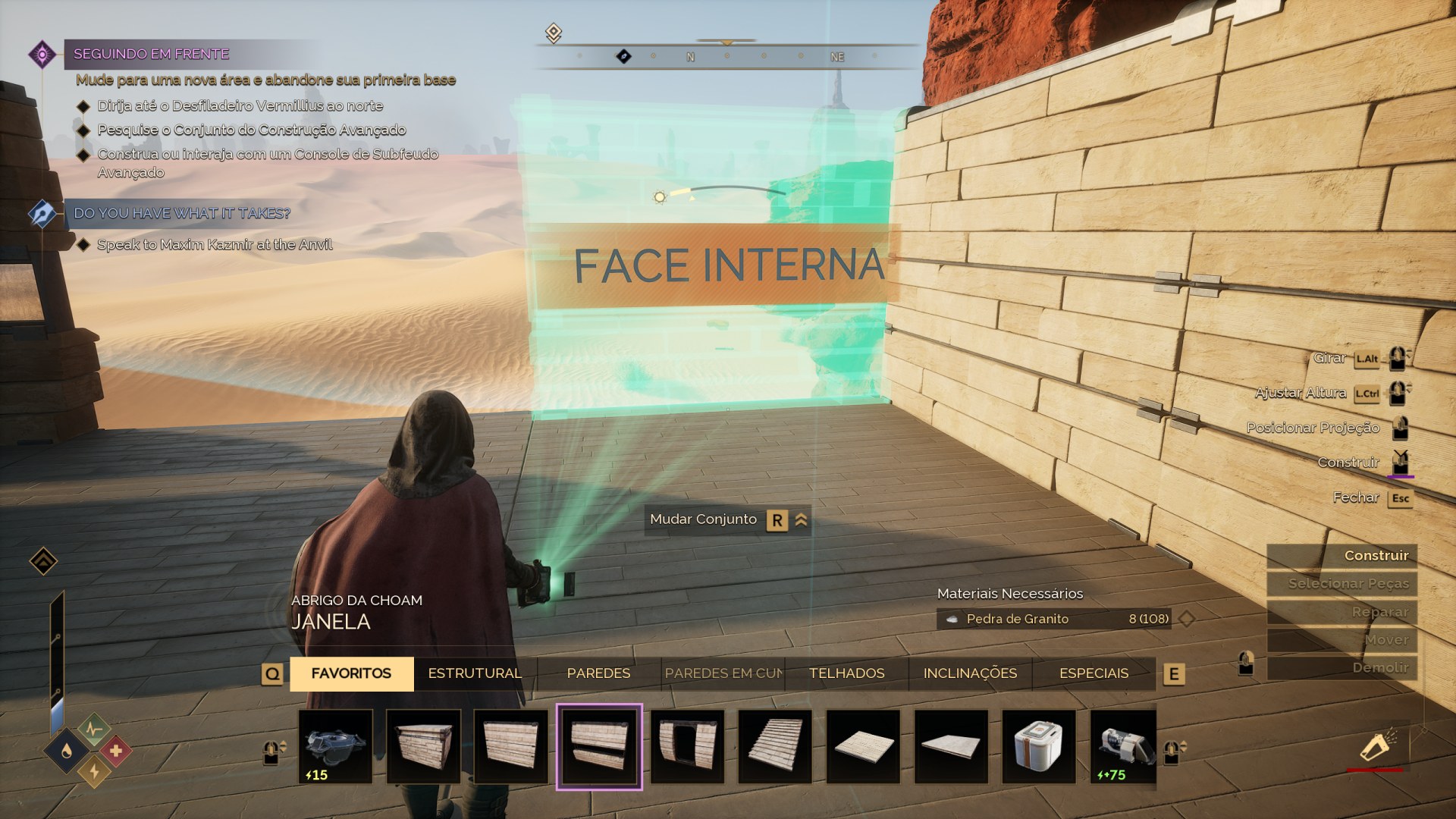Switch to the Favoritos tab
This screenshot has height=819, width=1456.
[x=351, y=673]
